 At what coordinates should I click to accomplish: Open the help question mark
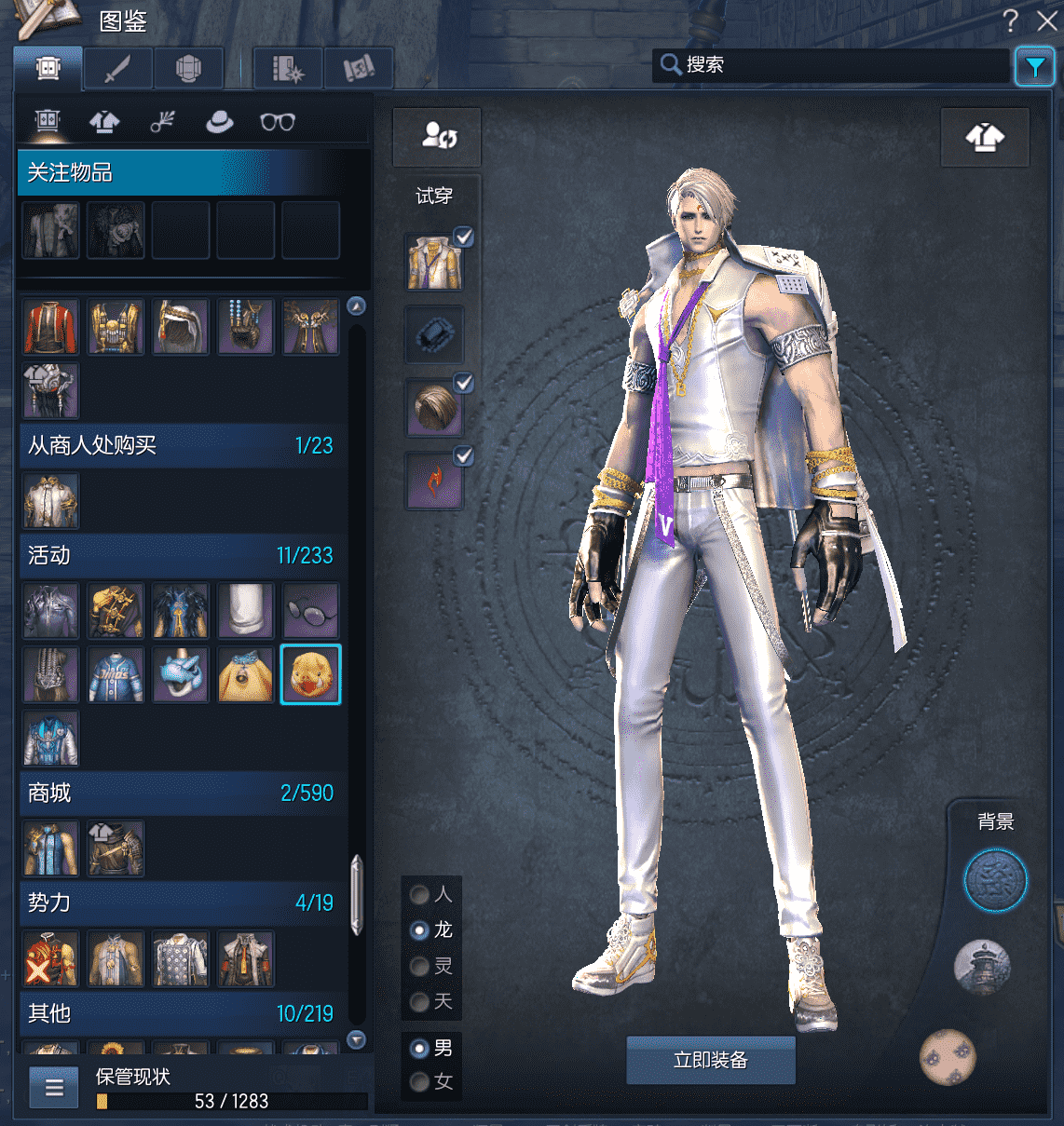(1011, 20)
